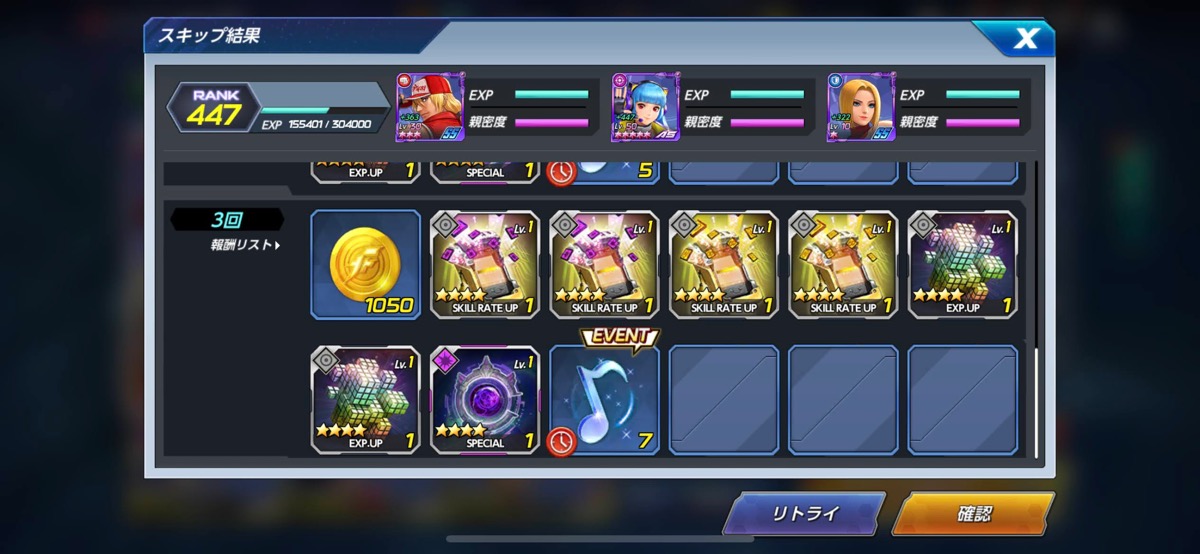
Task: View Terry's red-cap character portrait
Action: (x=430, y=107)
